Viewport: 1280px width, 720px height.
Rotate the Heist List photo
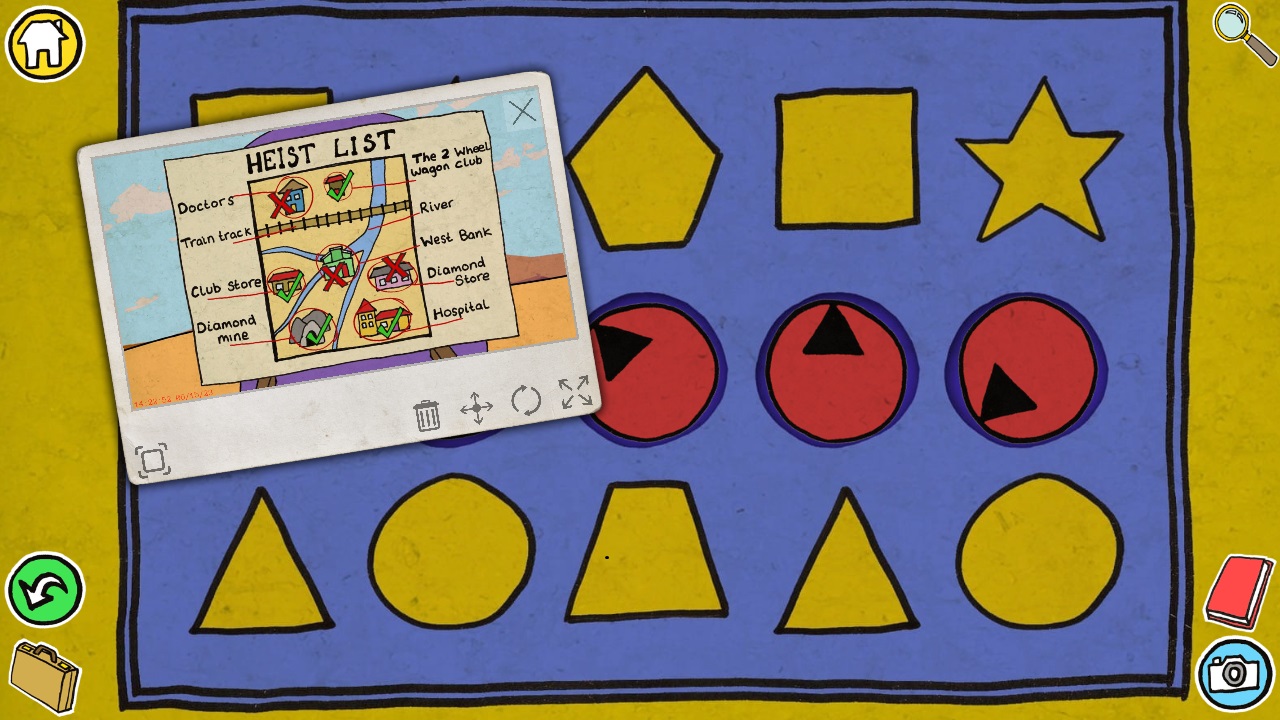click(527, 400)
